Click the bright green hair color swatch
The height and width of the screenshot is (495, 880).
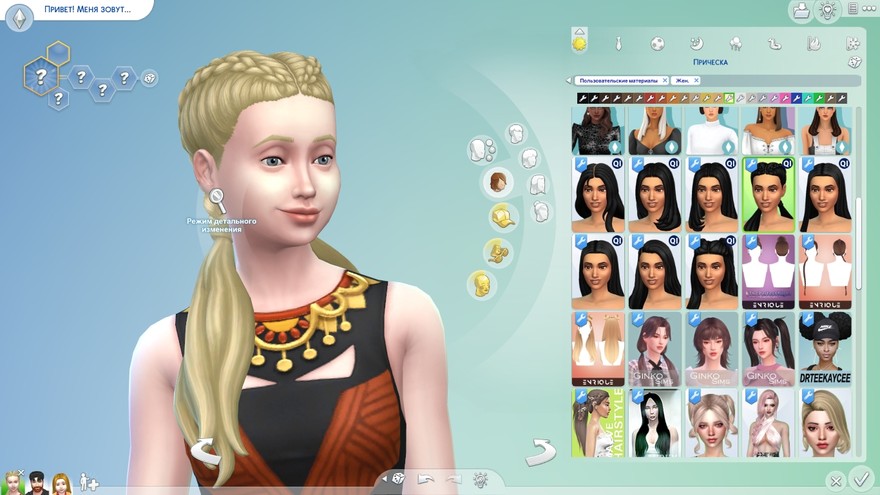(818, 98)
